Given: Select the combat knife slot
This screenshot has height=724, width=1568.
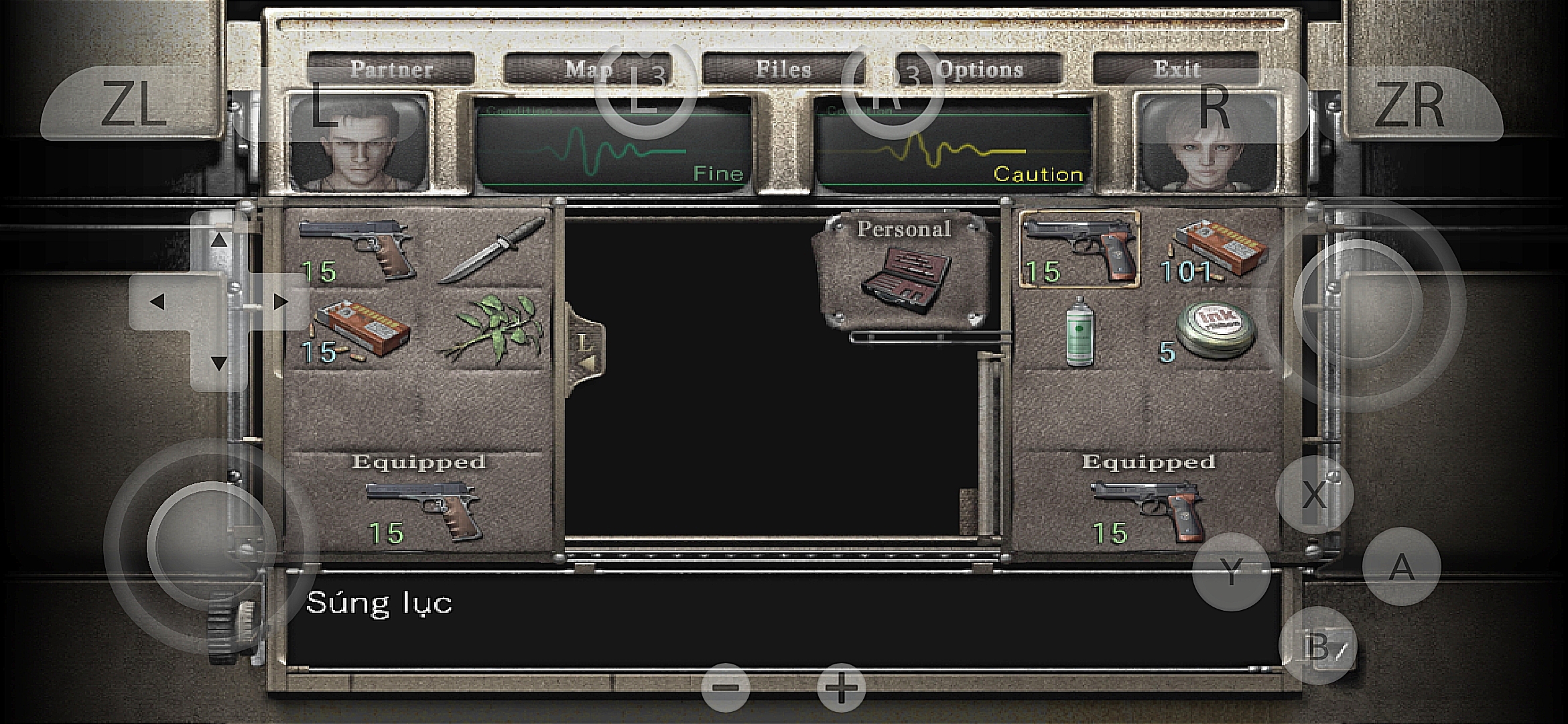Looking at the screenshot, I should click(491, 249).
